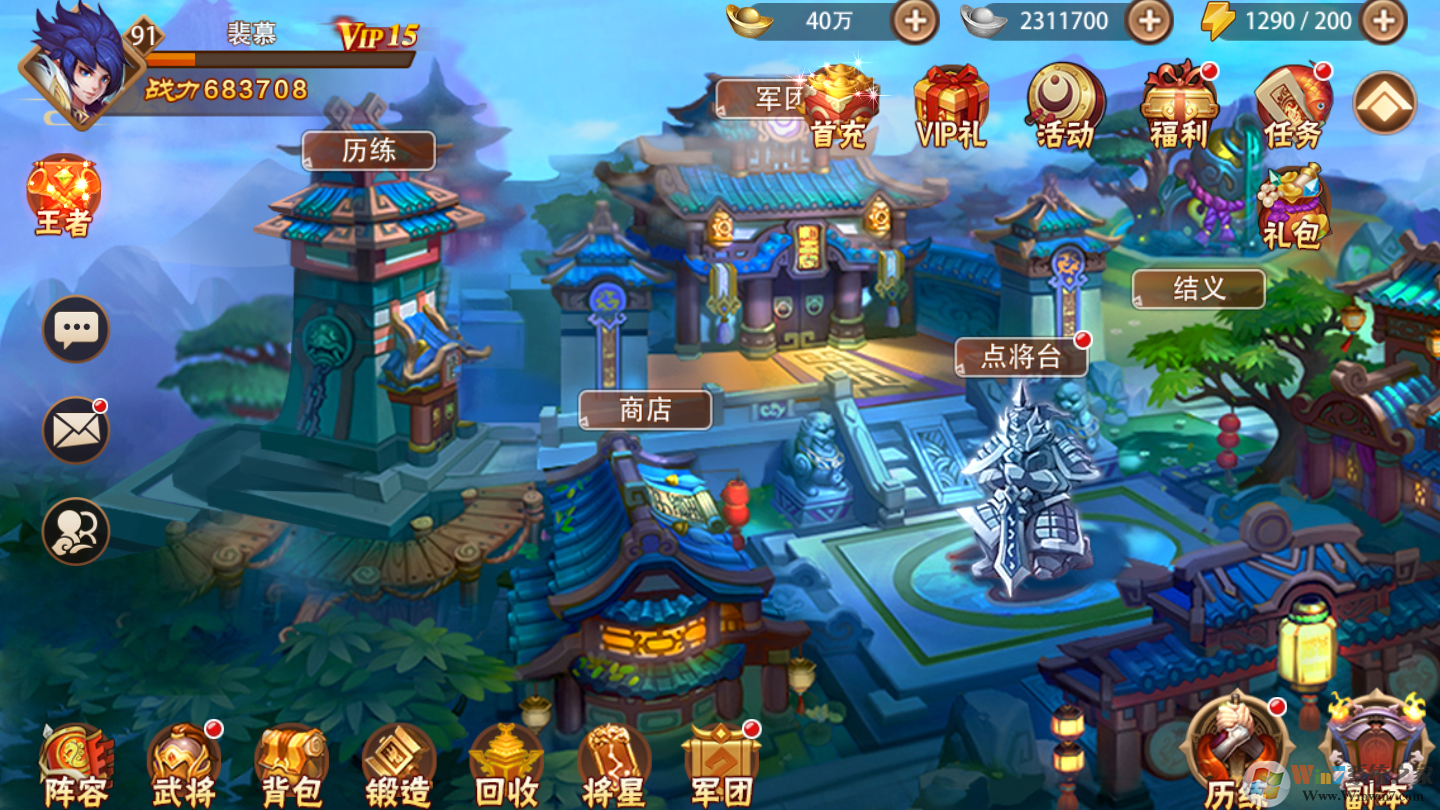Open the 任务 quest list
This screenshot has width=1440, height=810.
point(1293,107)
